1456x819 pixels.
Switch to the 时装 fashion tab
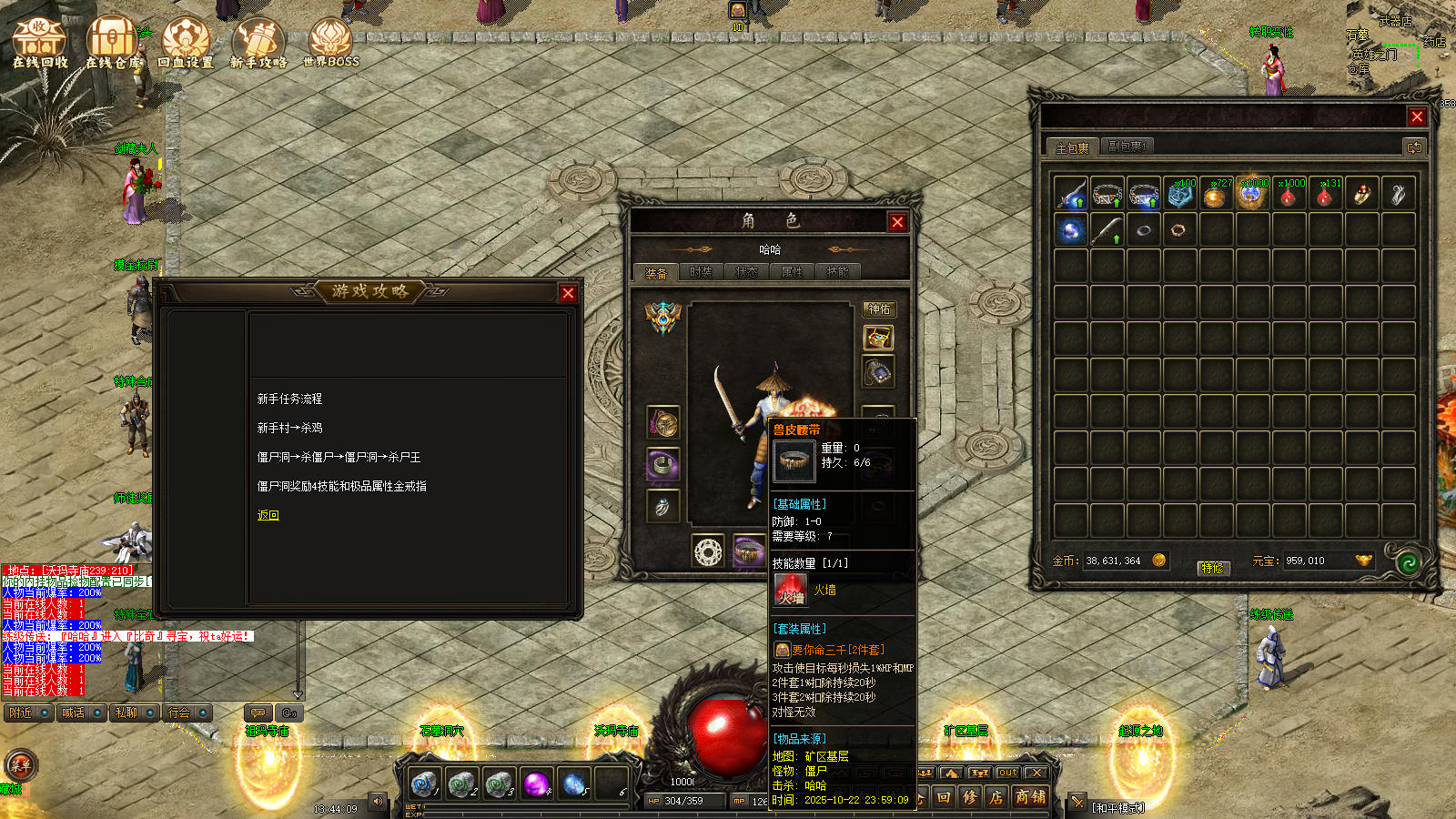point(701,272)
